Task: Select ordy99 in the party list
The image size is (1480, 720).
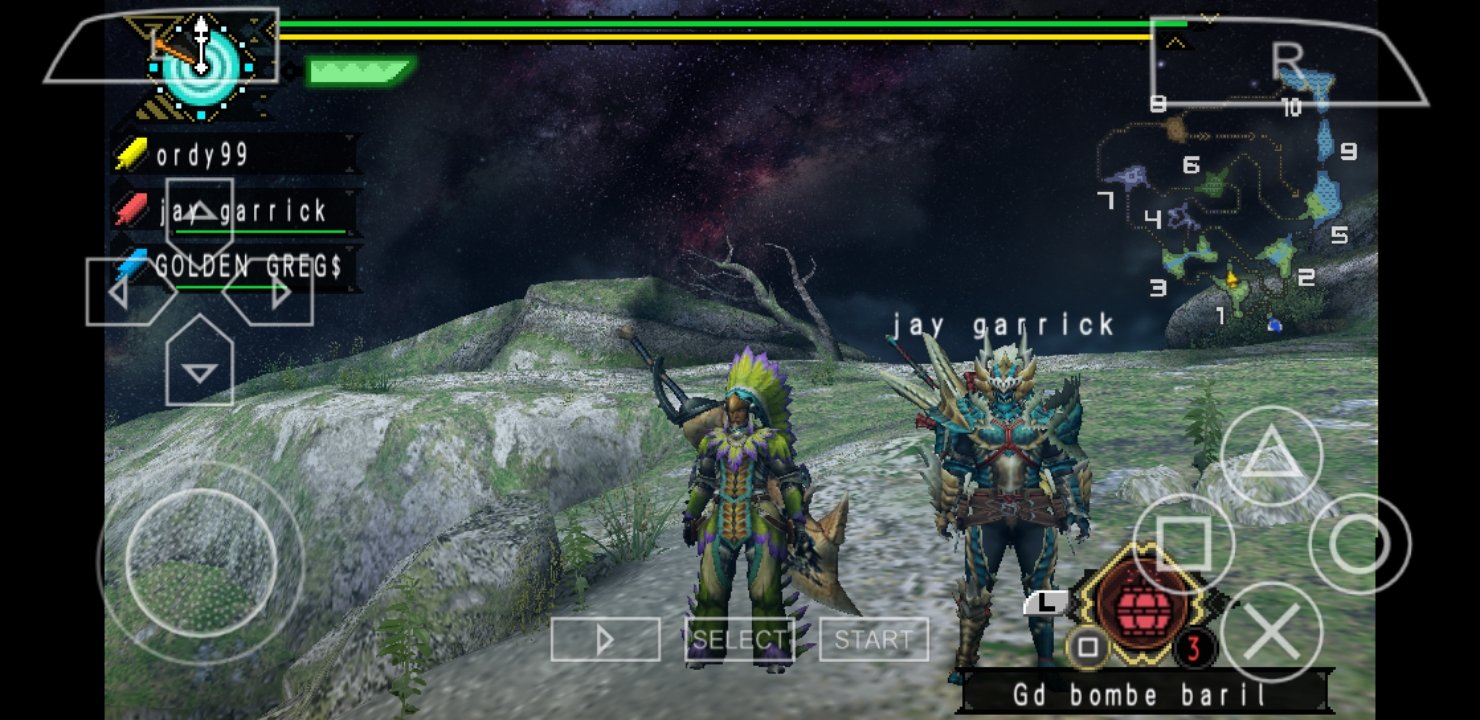Action: click(203, 155)
